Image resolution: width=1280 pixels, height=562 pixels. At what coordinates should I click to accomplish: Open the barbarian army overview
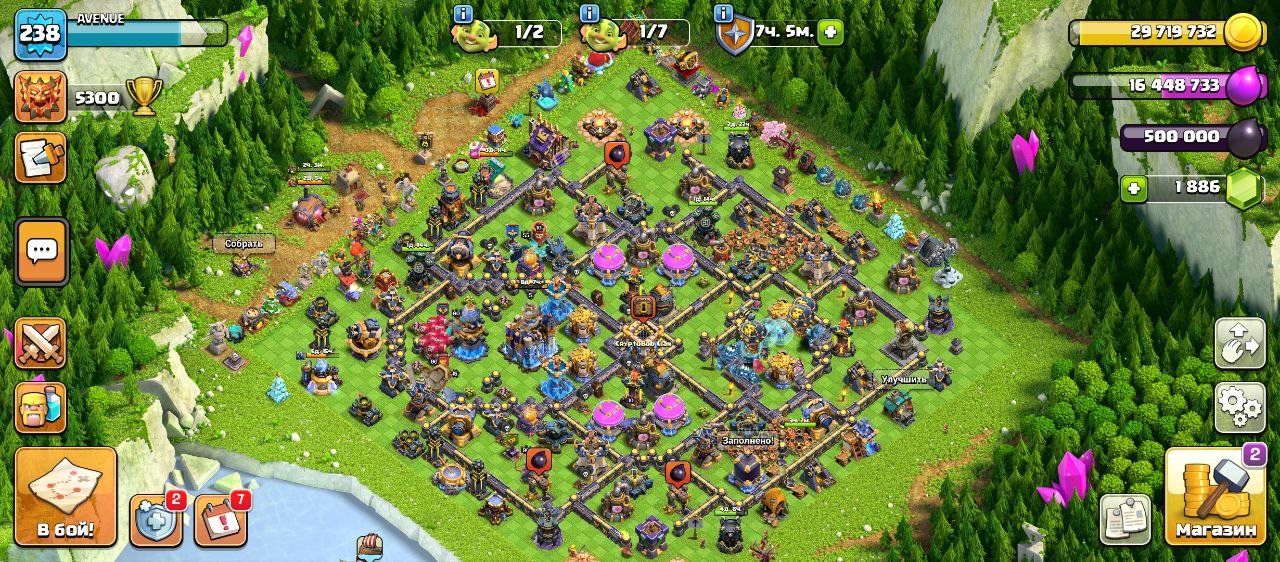(x=41, y=407)
